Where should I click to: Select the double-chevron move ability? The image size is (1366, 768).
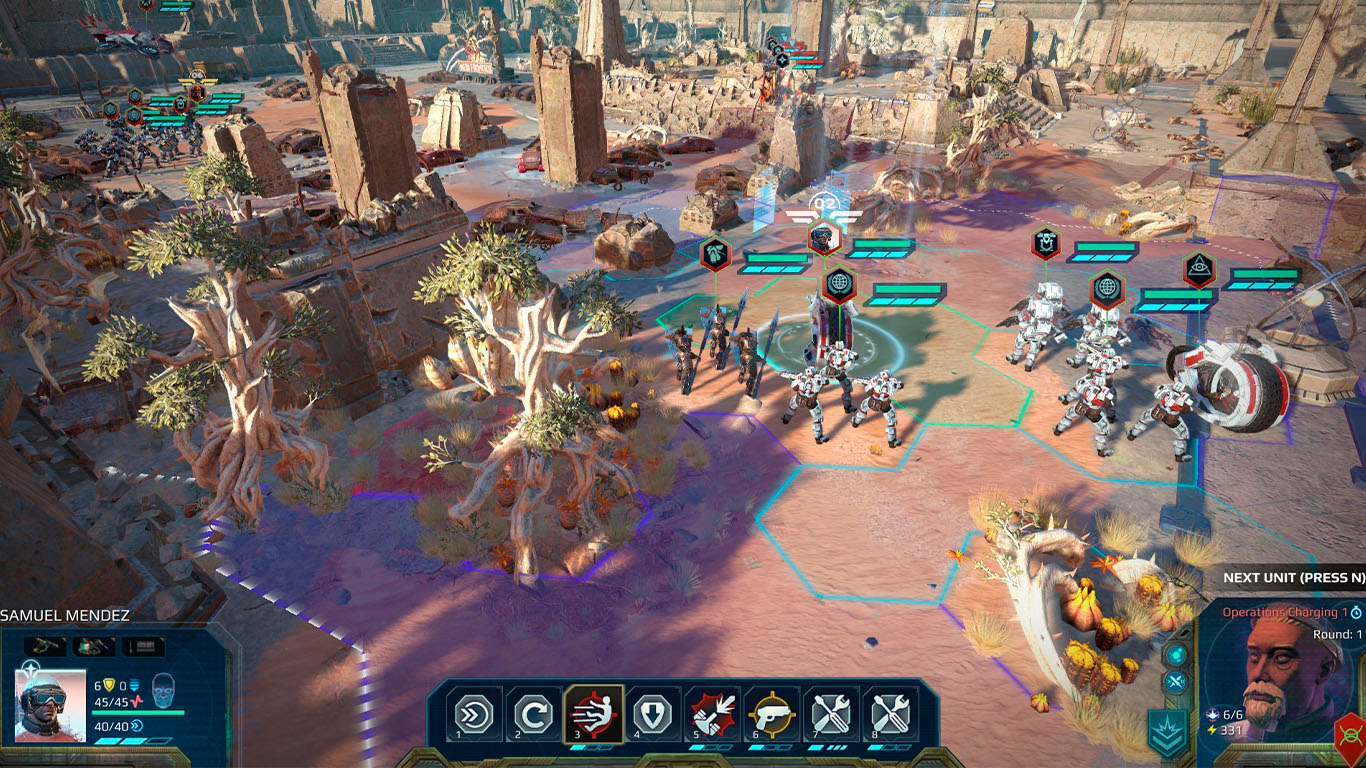(474, 715)
